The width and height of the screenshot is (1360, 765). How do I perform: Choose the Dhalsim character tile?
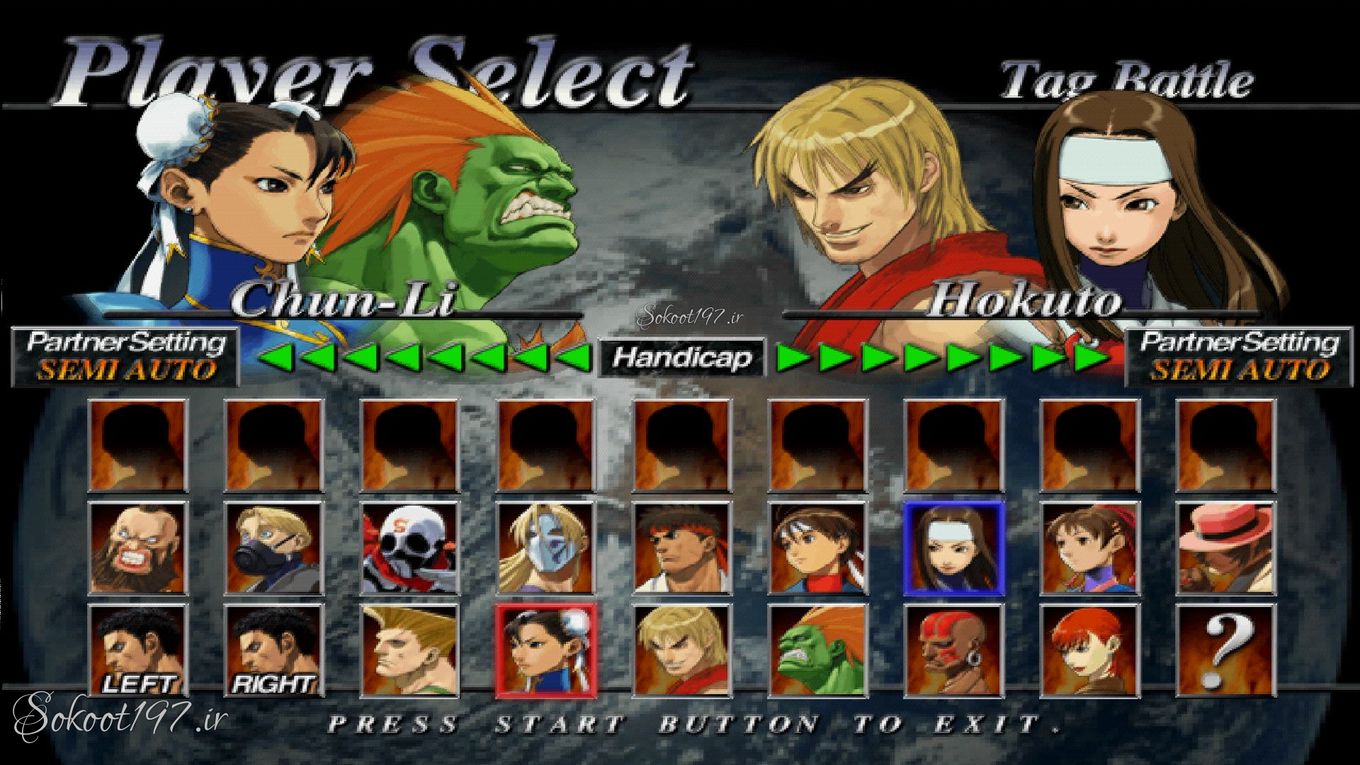[953, 651]
